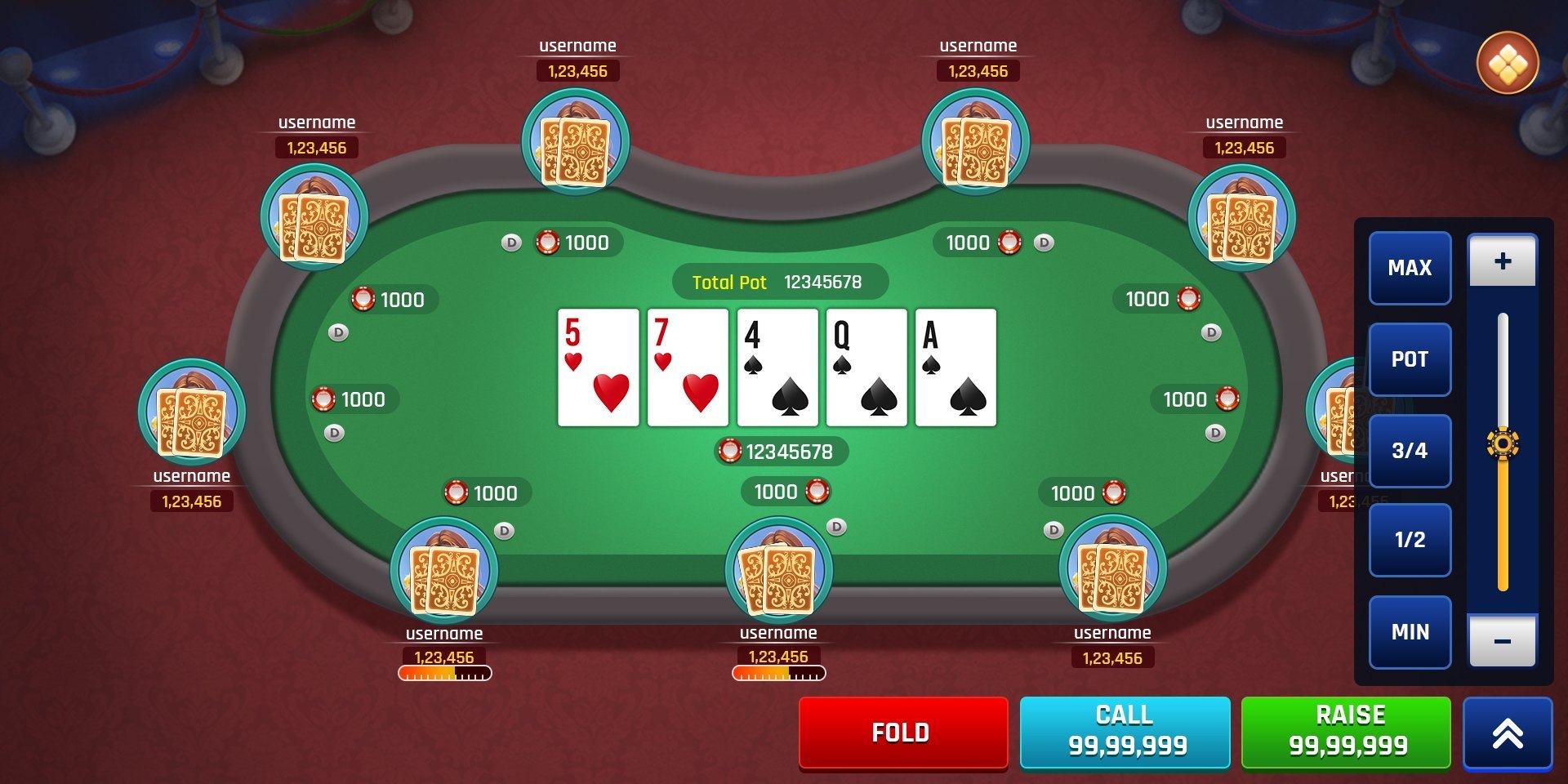The image size is (1568, 784).
Task: Select the MAX bet option
Action: [1410, 268]
